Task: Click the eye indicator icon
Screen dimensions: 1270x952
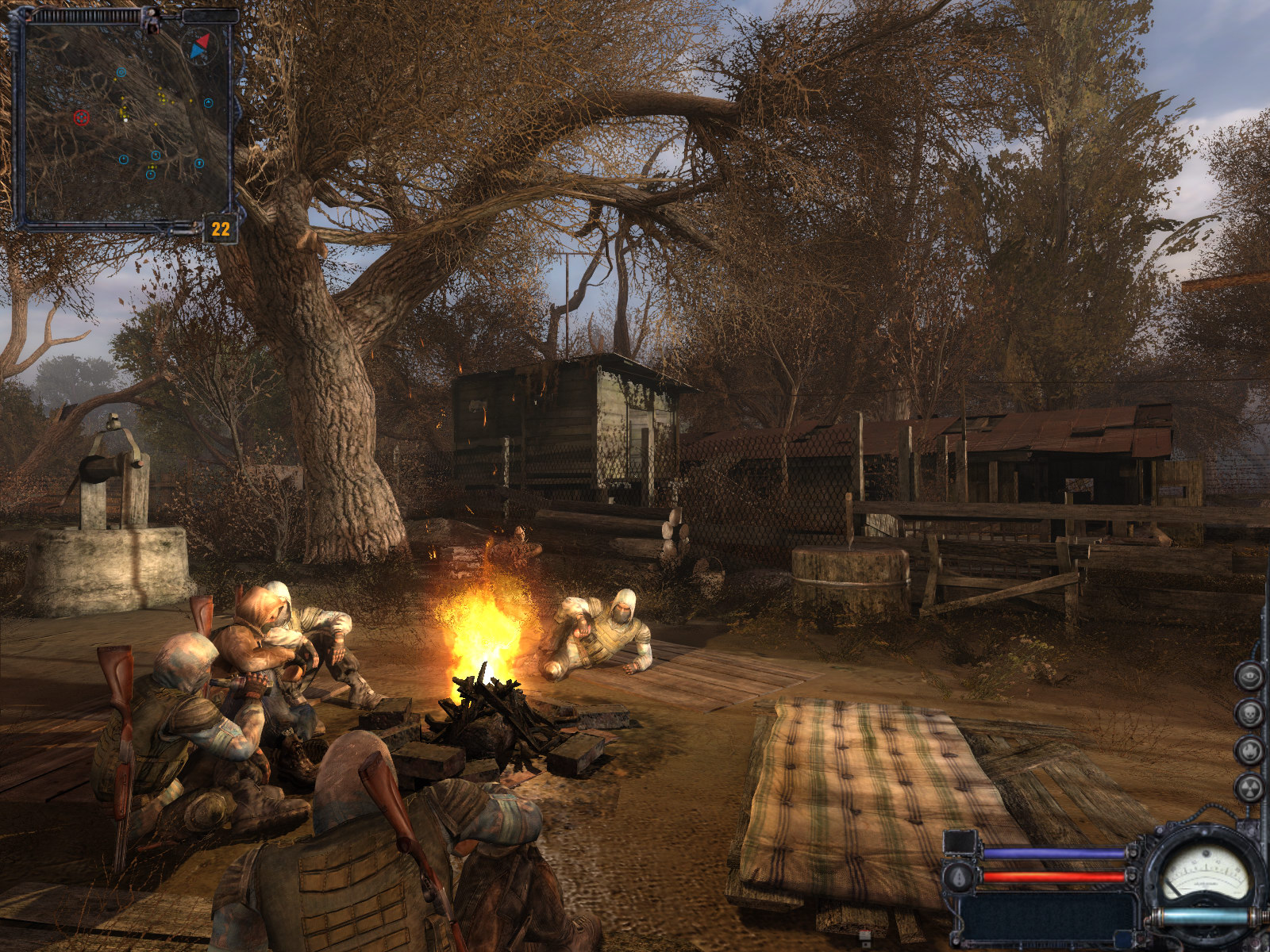Action: 1249,677
